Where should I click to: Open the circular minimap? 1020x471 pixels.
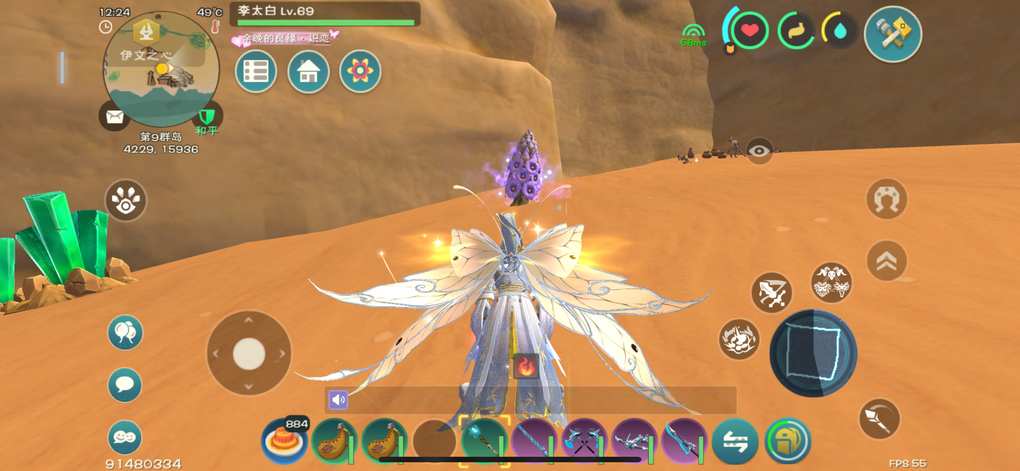161,68
